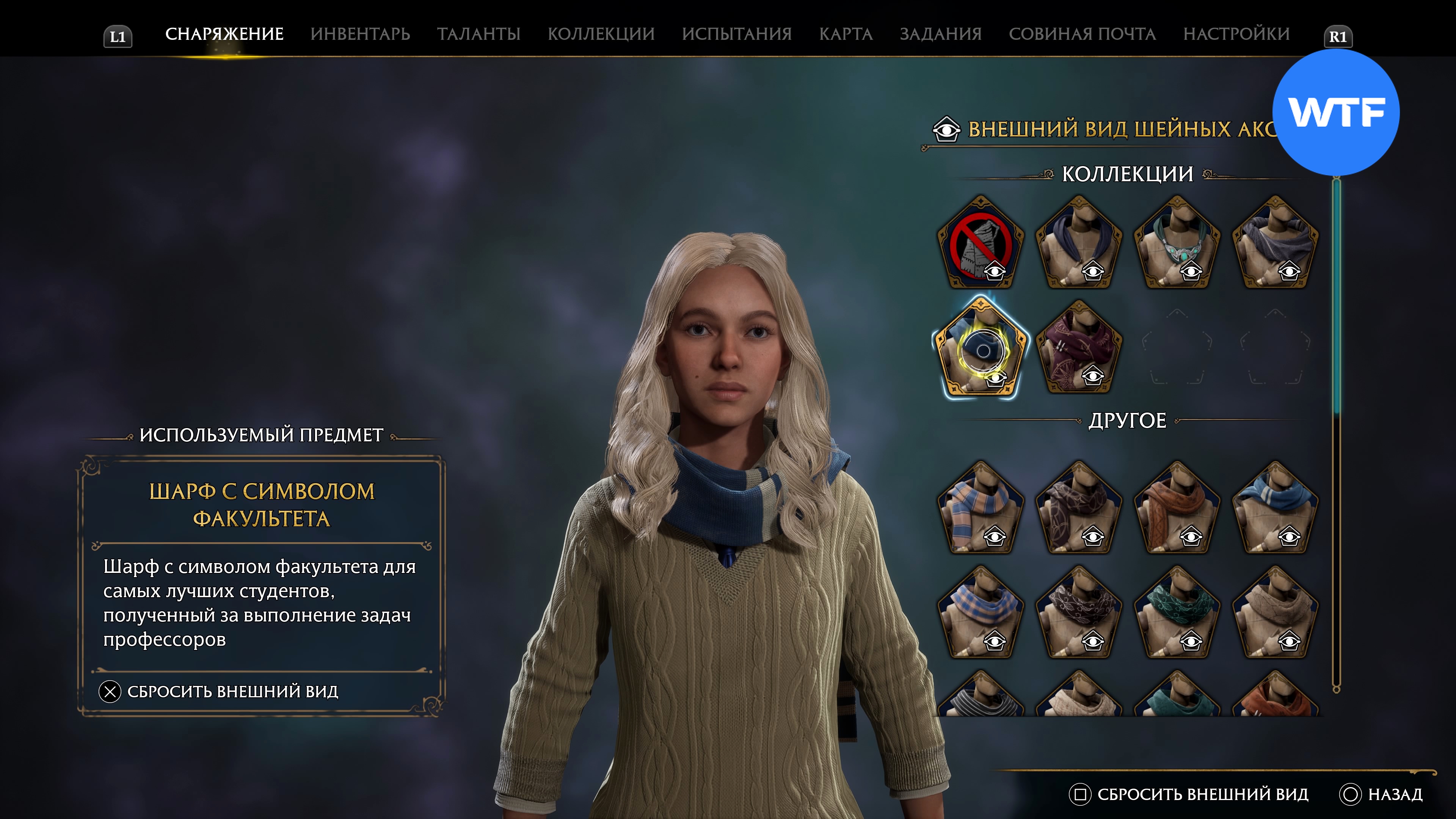The height and width of the screenshot is (819, 1456).
Task: Choose the blue and tan striped scarf
Action: 981,509
